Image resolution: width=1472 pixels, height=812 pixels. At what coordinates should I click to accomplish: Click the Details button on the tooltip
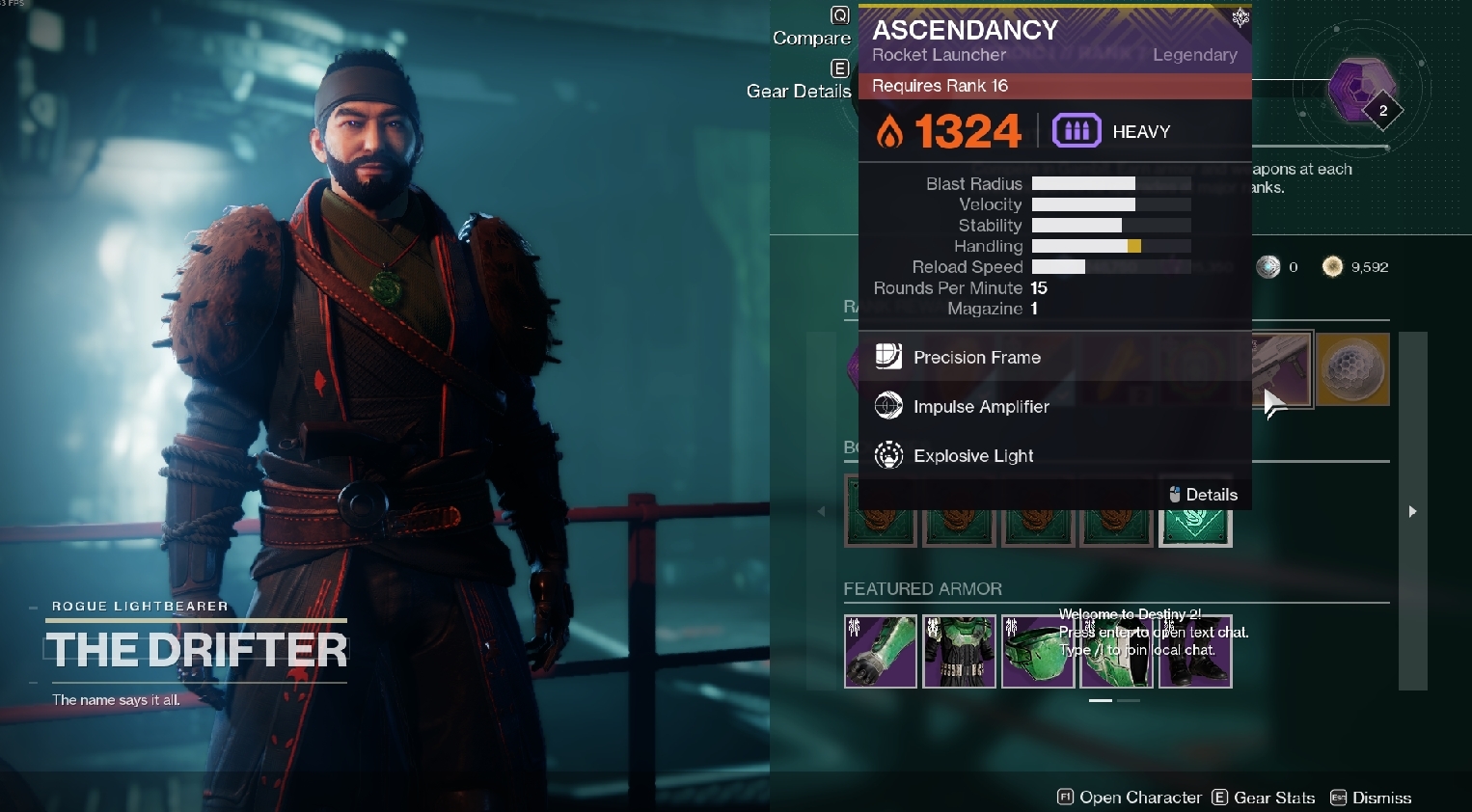(1204, 494)
